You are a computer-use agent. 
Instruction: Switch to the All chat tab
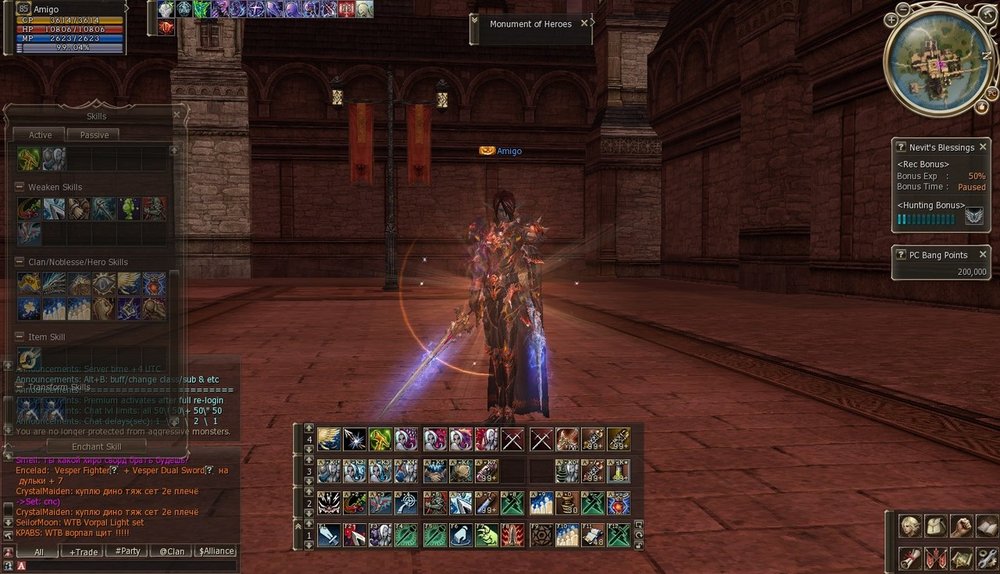click(39, 551)
